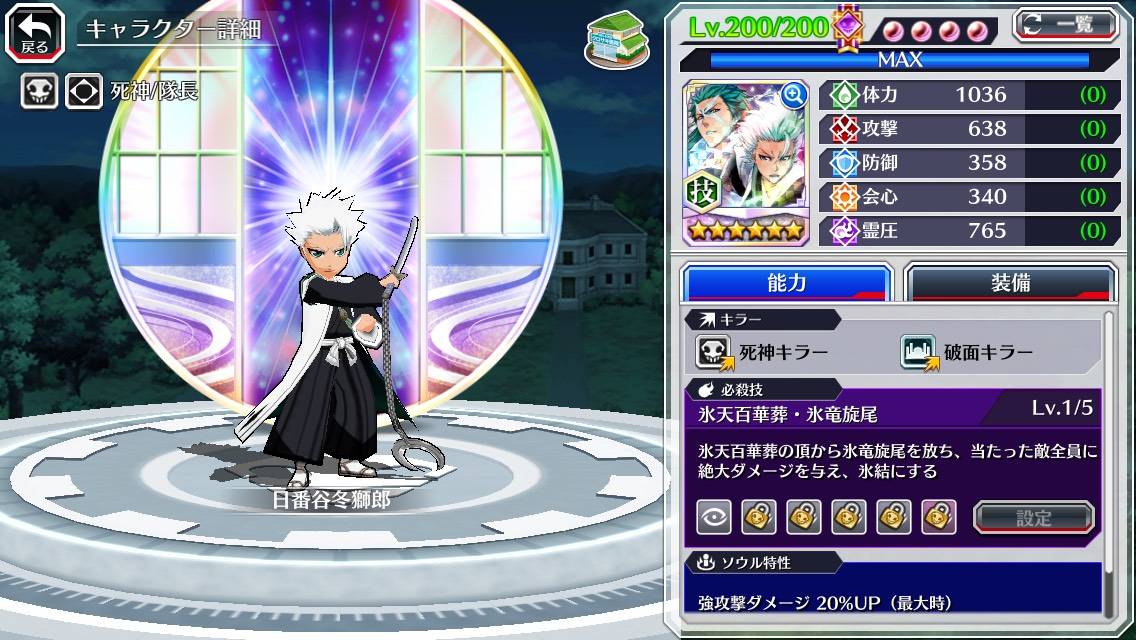Open the 一覧 character list
Image resolution: width=1136 pixels, height=640 pixels.
[1066, 23]
